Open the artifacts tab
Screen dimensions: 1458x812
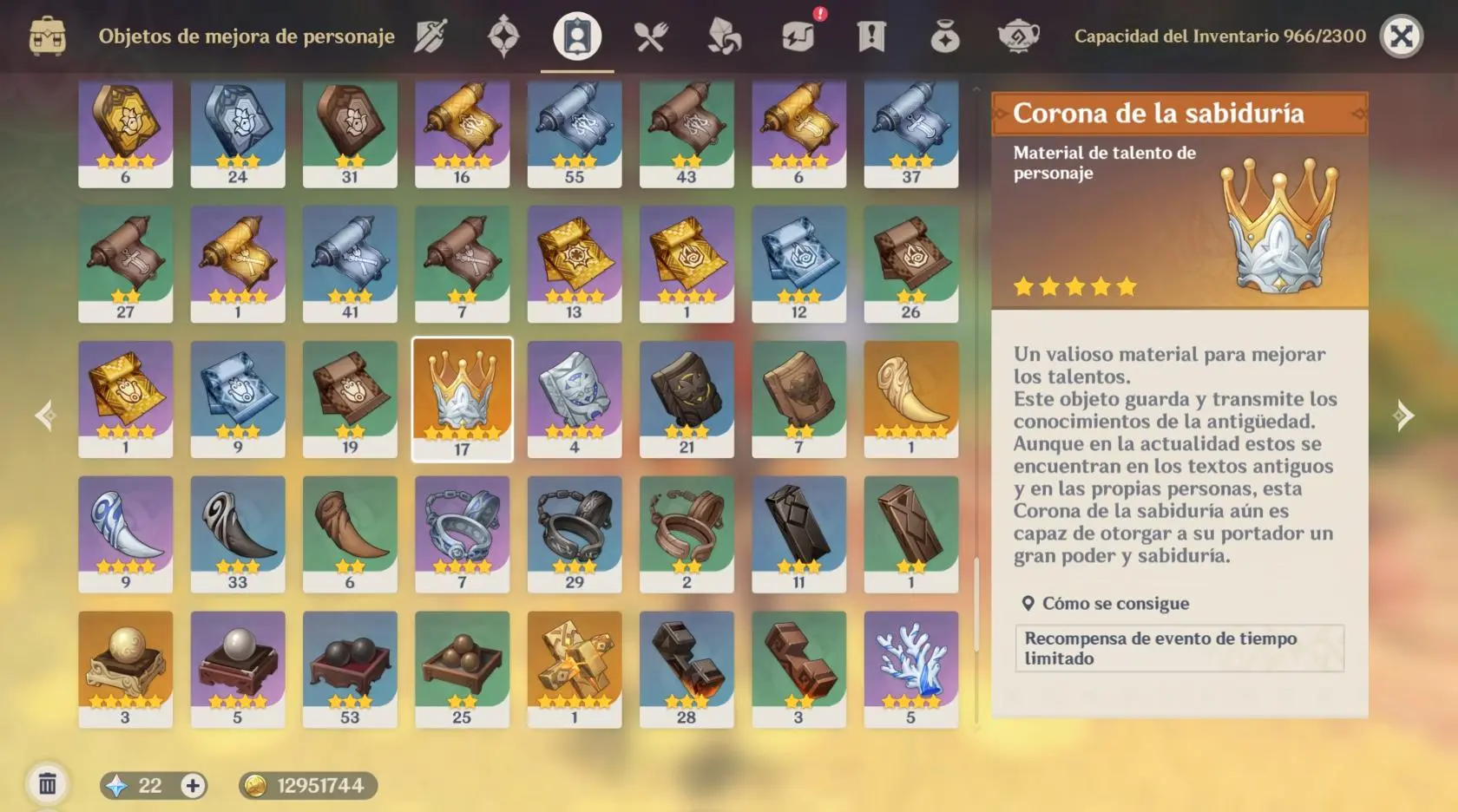[503, 36]
